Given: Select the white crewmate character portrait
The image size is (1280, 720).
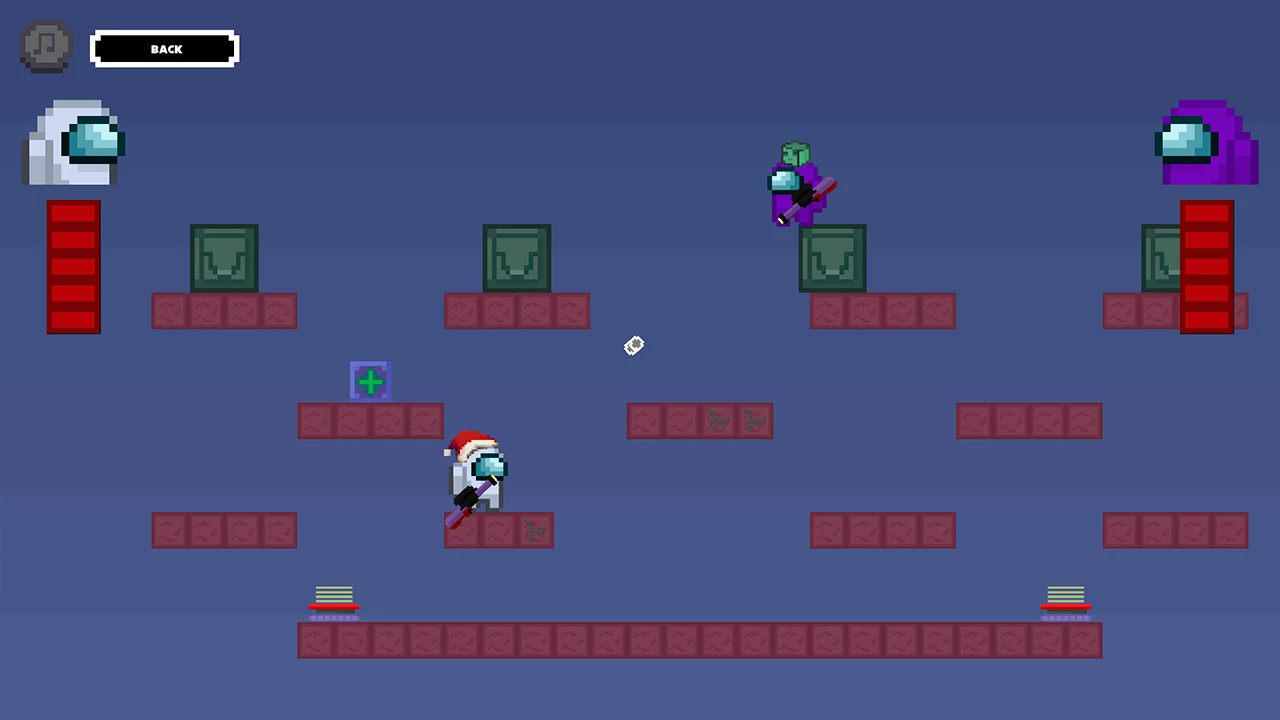Looking at the screenshot, I should [x=73, y=140].
